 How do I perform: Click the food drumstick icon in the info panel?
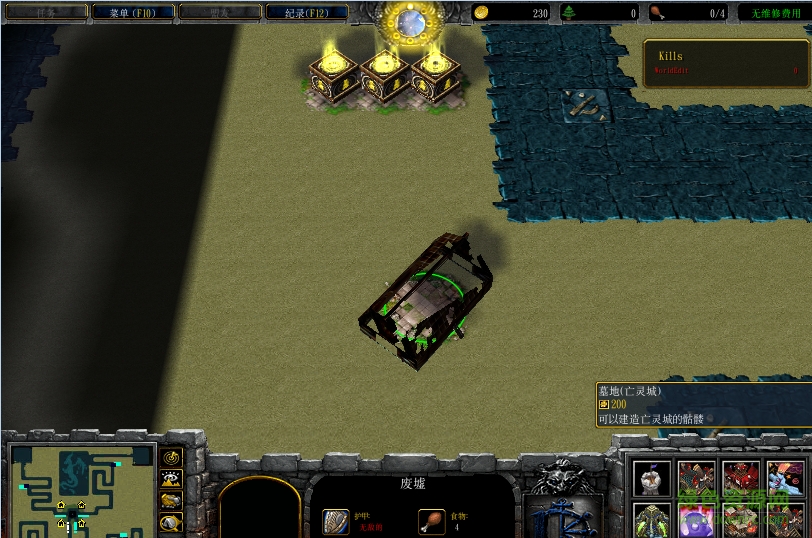431,521
